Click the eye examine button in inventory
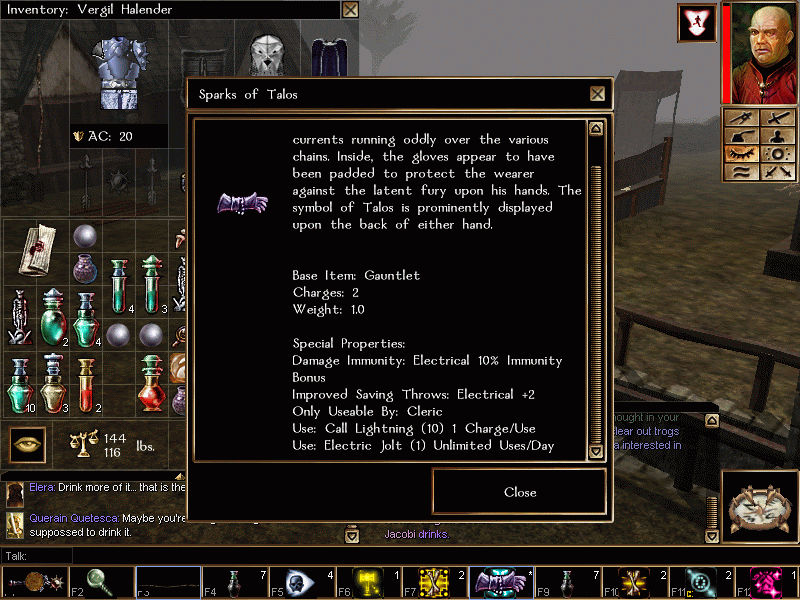 [x=27, y=444]
